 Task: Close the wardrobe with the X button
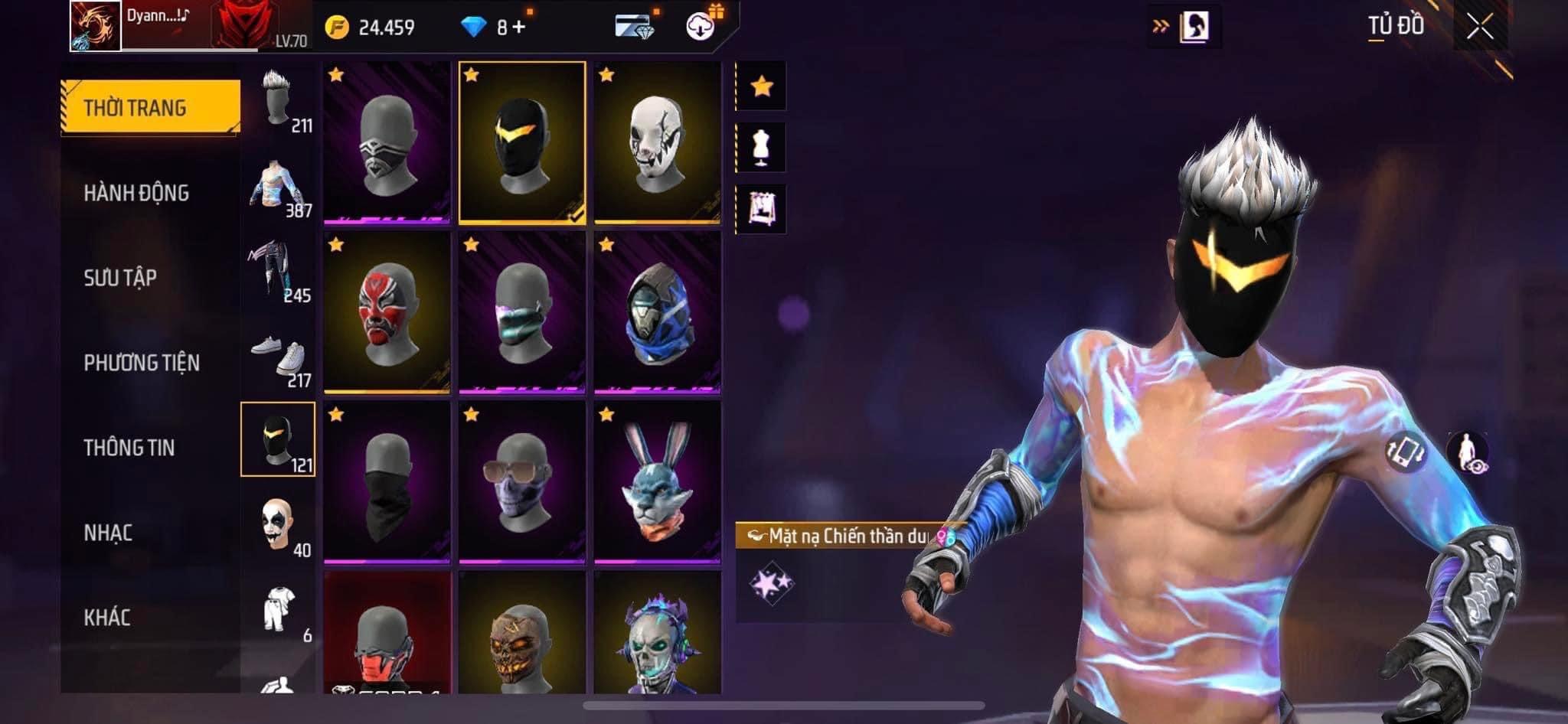coord(1479,28)
